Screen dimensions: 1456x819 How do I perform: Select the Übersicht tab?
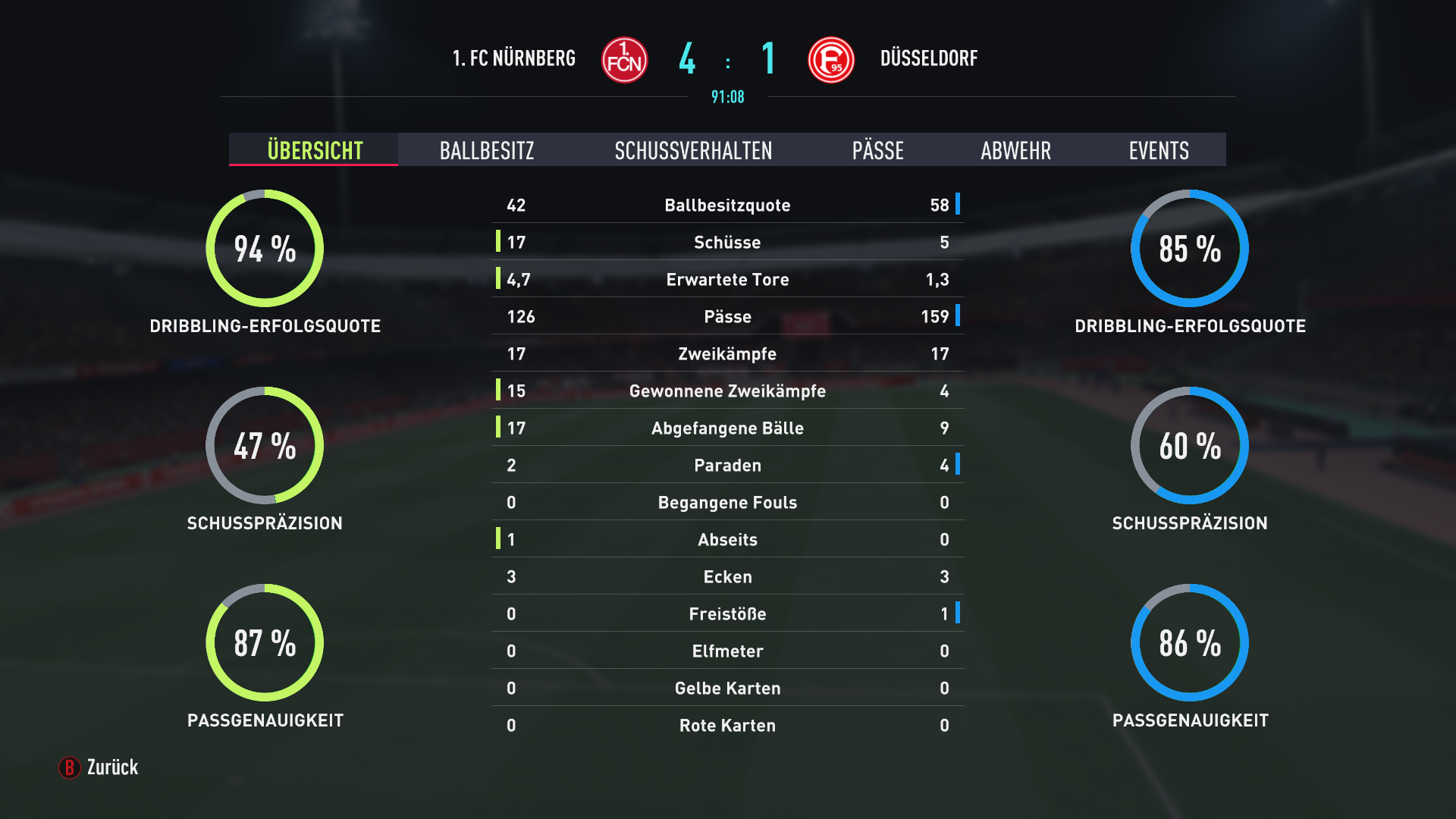pos(314,150)
